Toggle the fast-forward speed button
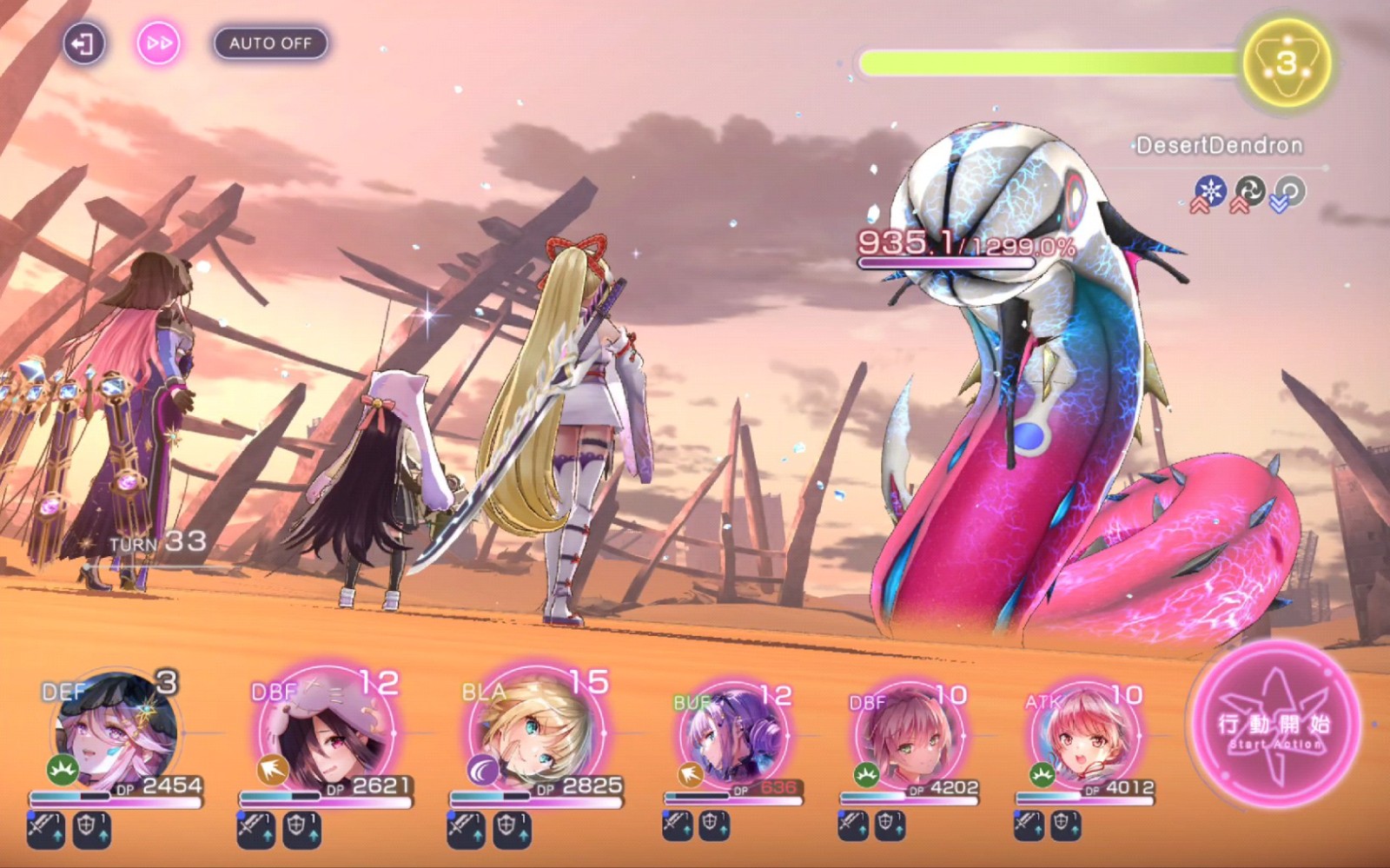Viewport: 1390px width, 868px height. [x=158, y=43]
